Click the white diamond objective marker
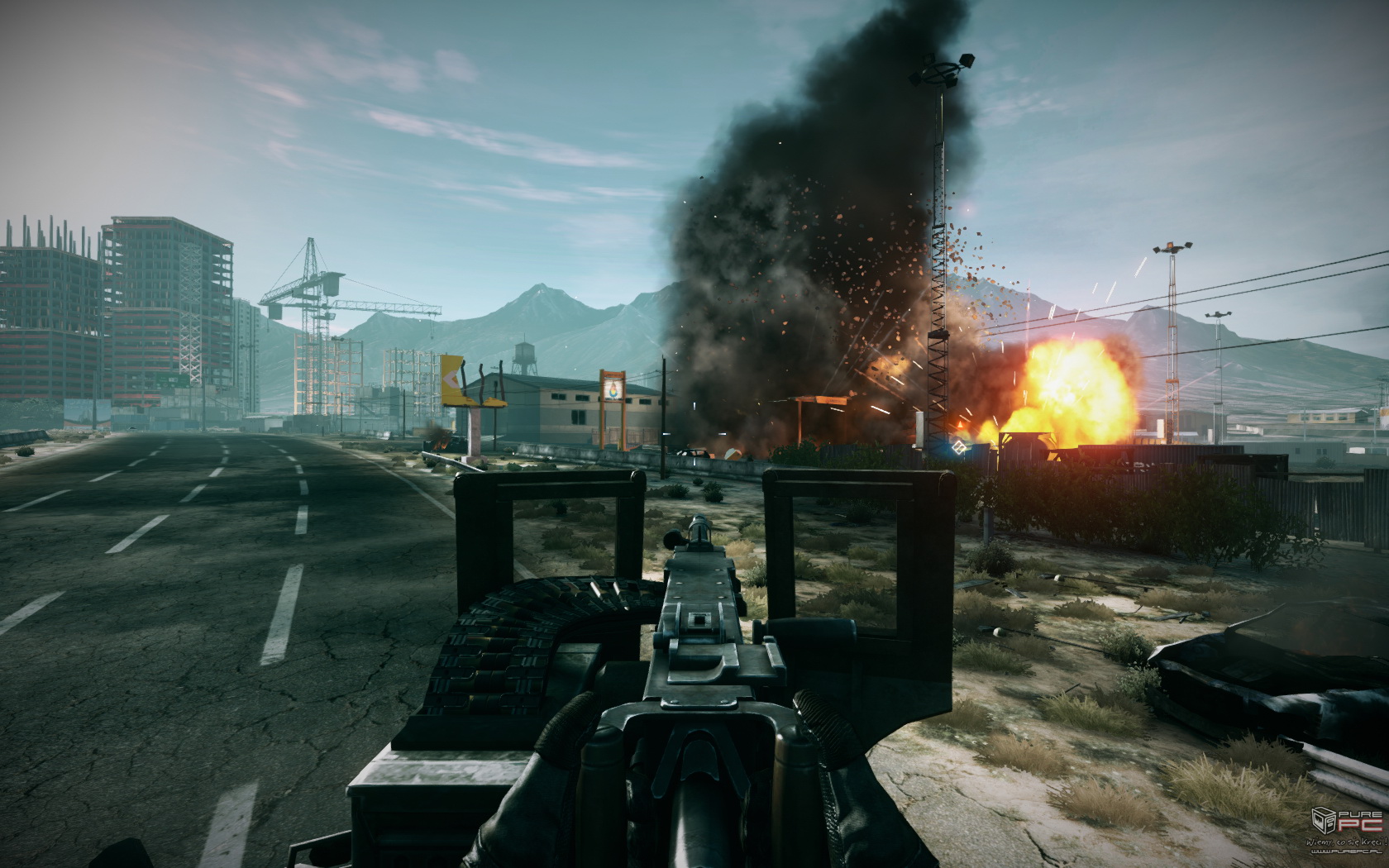The image size is (1389, 868). click(960, 447)
